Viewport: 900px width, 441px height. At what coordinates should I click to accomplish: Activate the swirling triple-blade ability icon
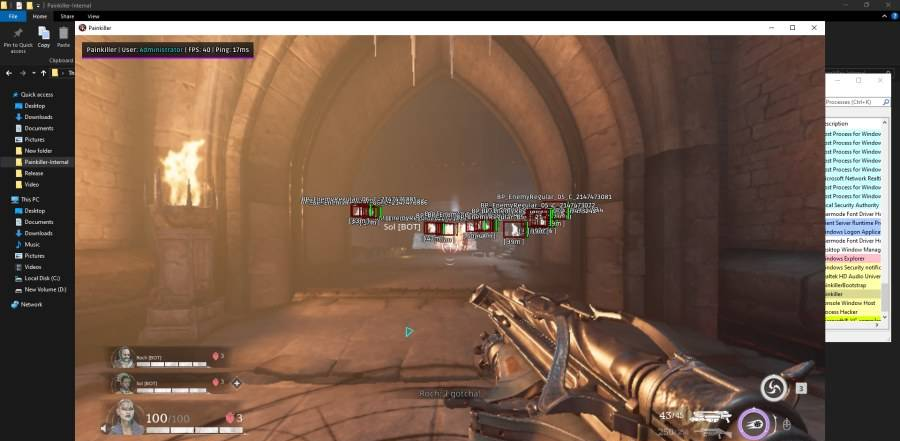(773, 388)
